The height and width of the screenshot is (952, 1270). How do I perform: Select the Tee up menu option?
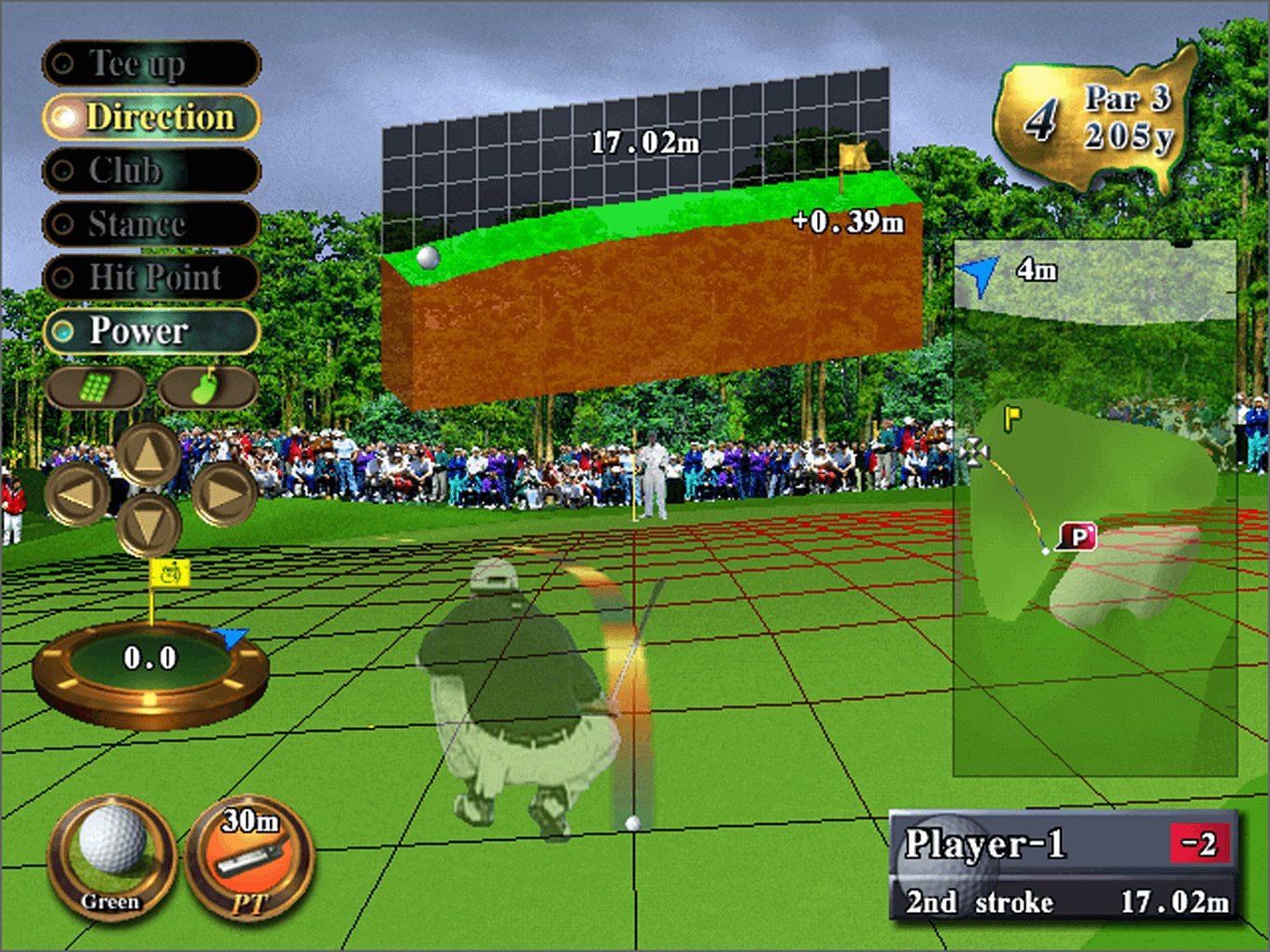click(x=150, y=63)
